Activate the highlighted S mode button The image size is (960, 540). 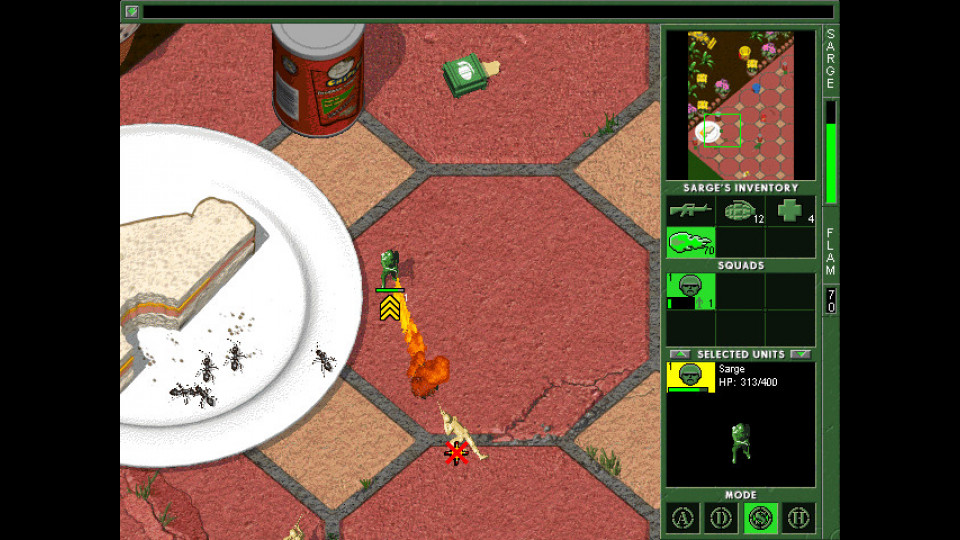coord(759,518)
